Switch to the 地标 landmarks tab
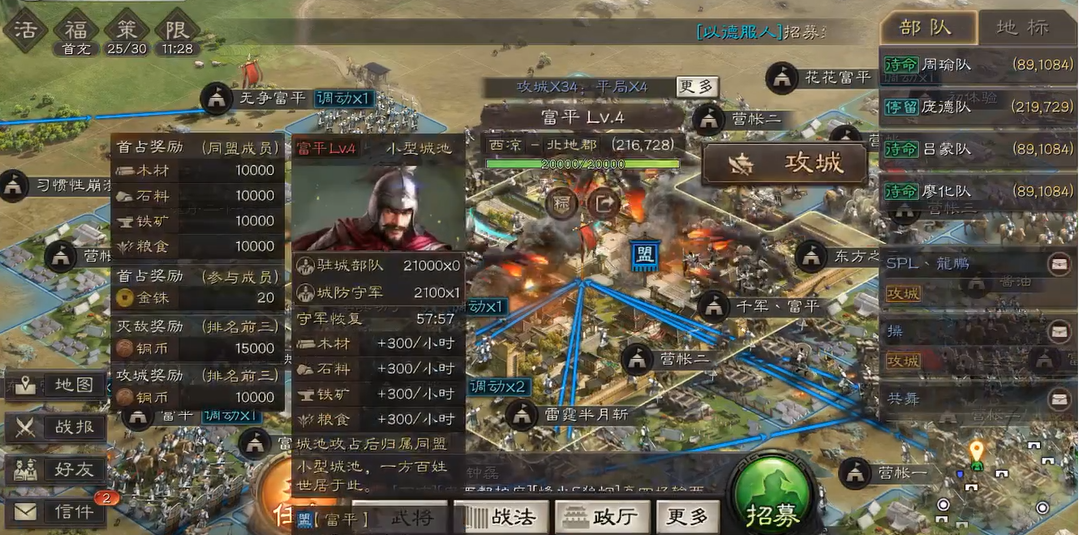The height and width of the screenshot is (535, 1079). [x=1027, y=27]
